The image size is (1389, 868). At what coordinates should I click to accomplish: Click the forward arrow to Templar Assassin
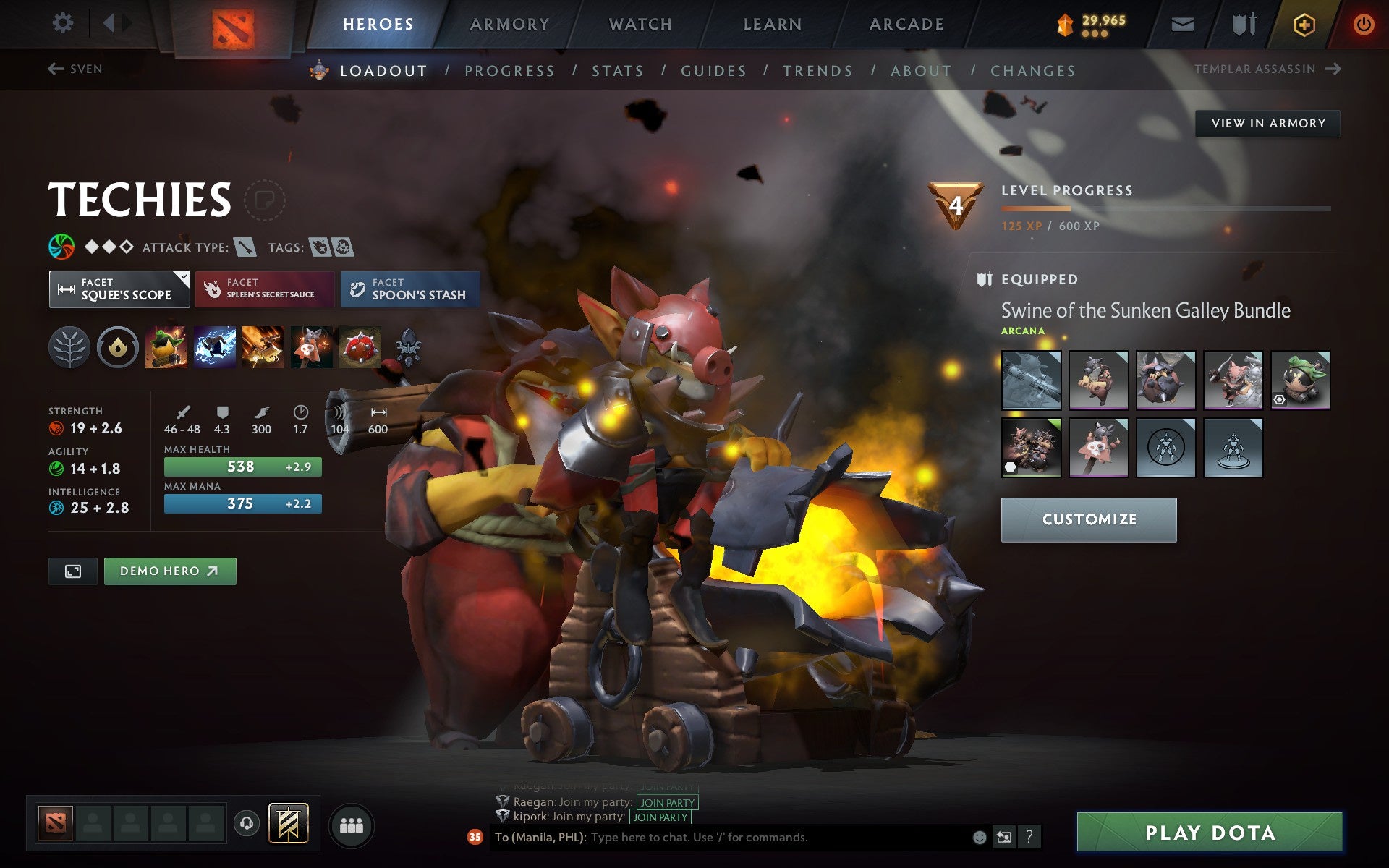1333,68
